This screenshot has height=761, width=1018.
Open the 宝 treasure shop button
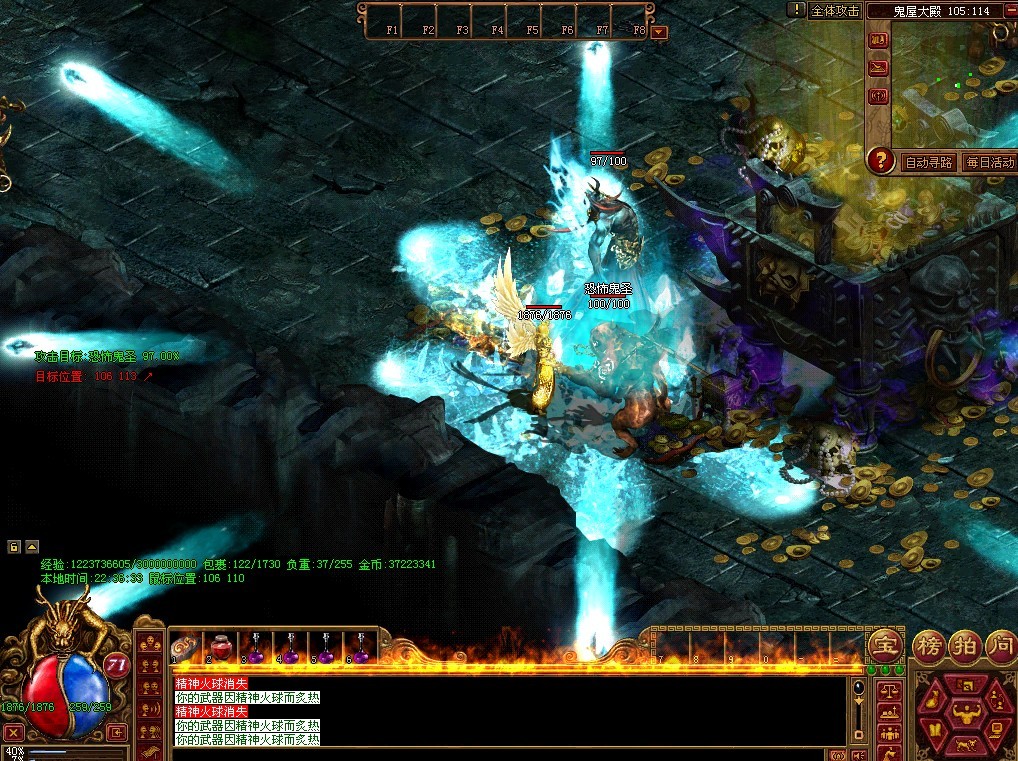[x=884, y=644]
